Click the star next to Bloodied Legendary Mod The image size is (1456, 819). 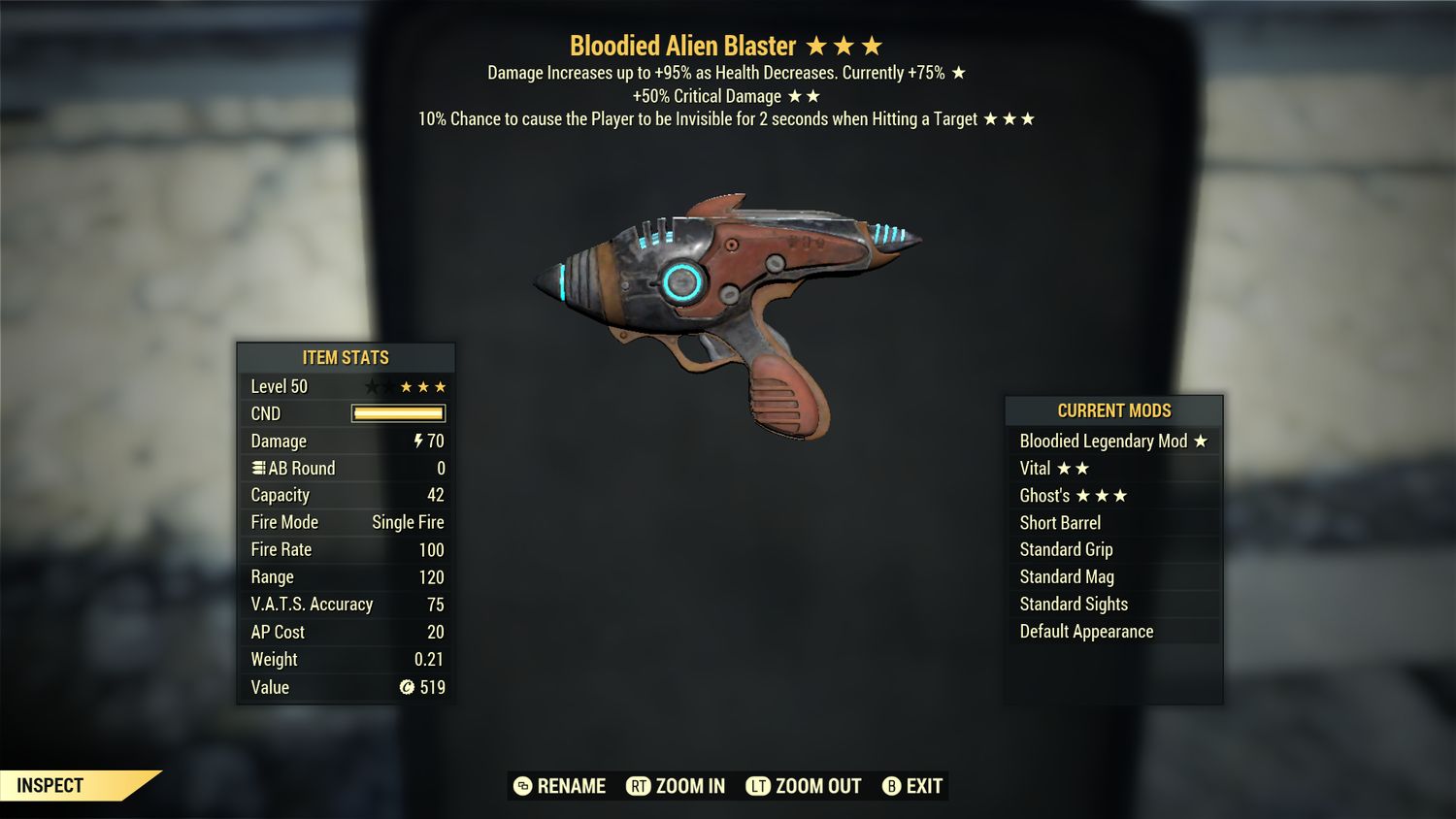tap(1202, 441)
